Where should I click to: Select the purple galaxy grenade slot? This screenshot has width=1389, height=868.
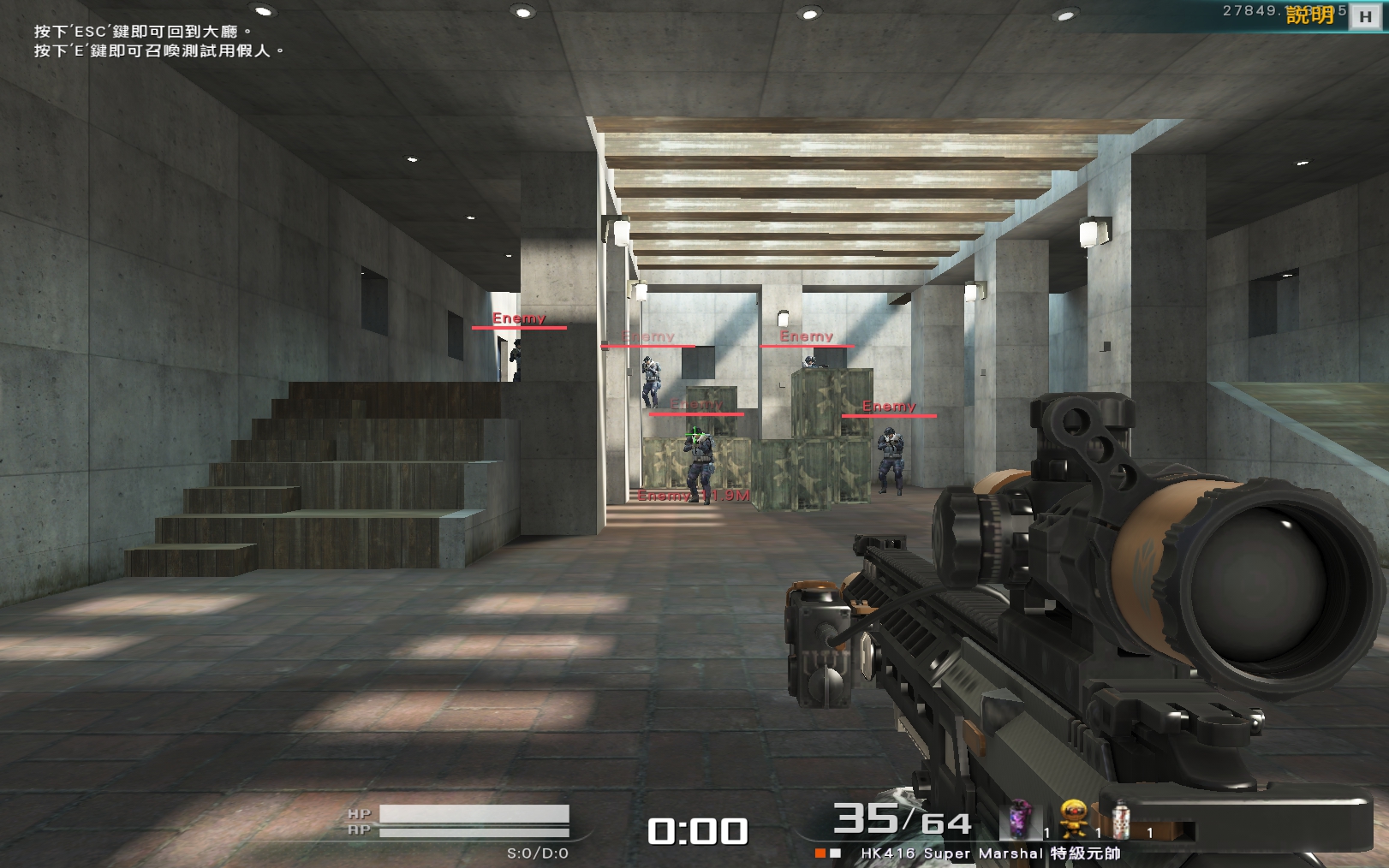pos(1019,819)
